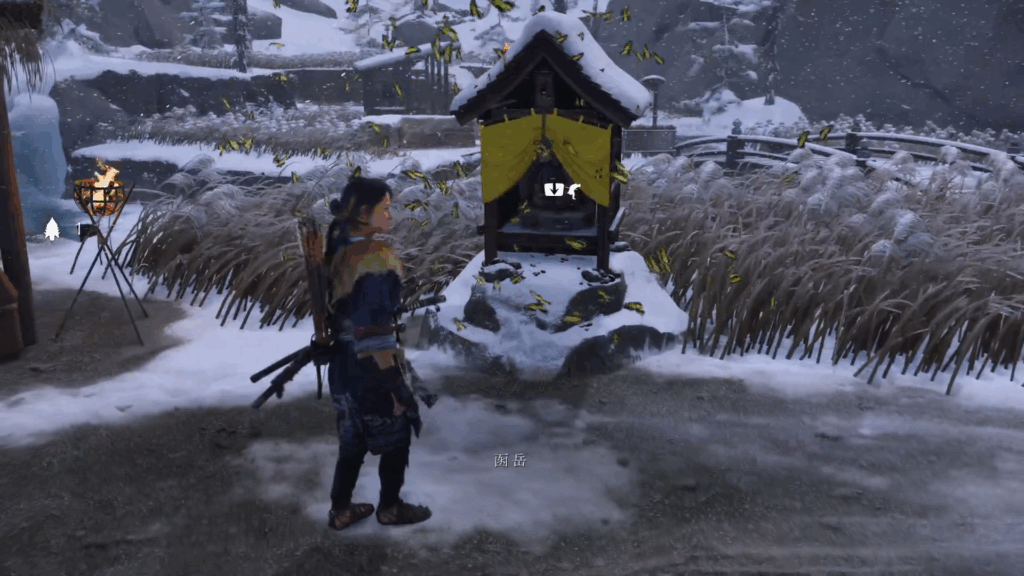Viewport: 1024px width, 576px height.
Task: Click the bowing figure icon at the shrine
Action: 574,189
